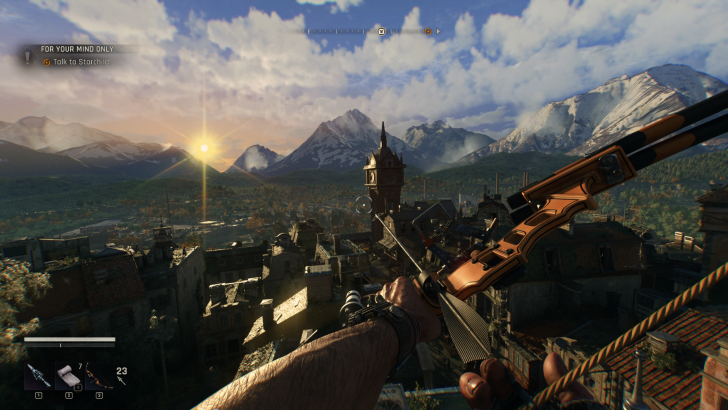Select the orange bow weapon slot

point(99,376)
